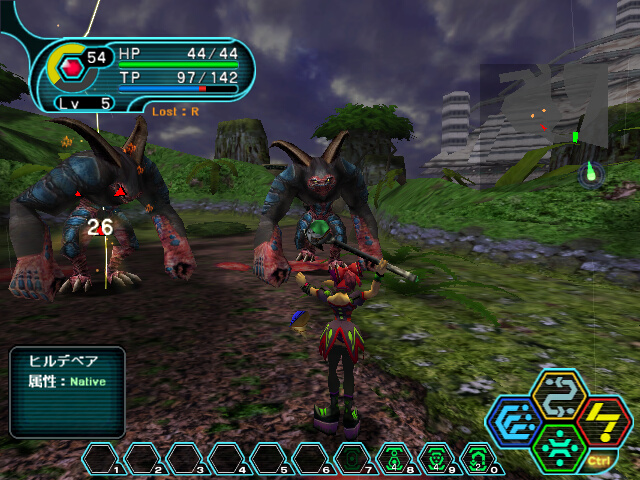Image resolution: width=640 pixels, height=480 pixels.
Task: Use the item in hotbar slot 8
Action: pyautogui.click(x=394, y=458)
